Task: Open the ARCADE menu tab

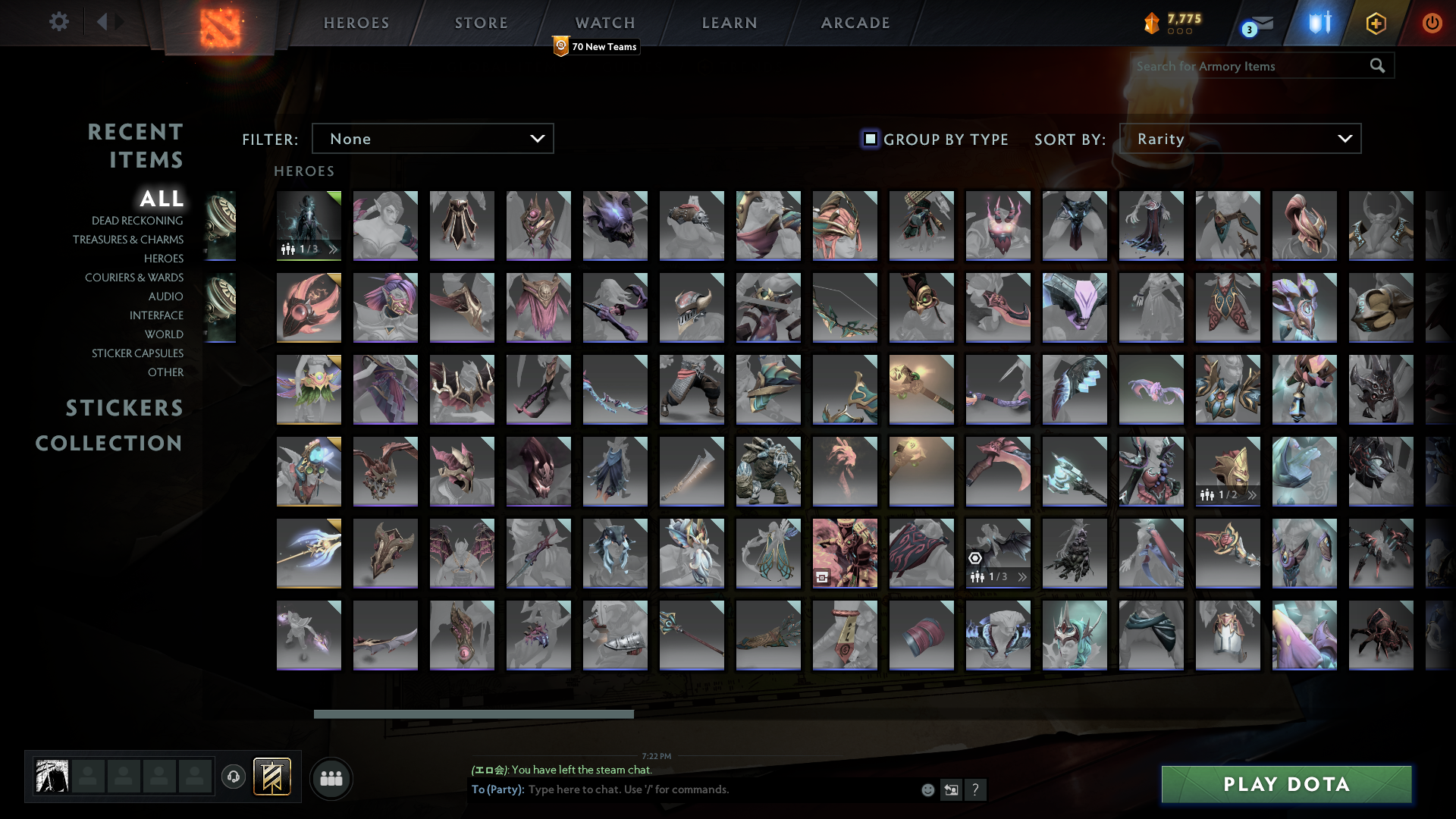Action: coord(855,23)
